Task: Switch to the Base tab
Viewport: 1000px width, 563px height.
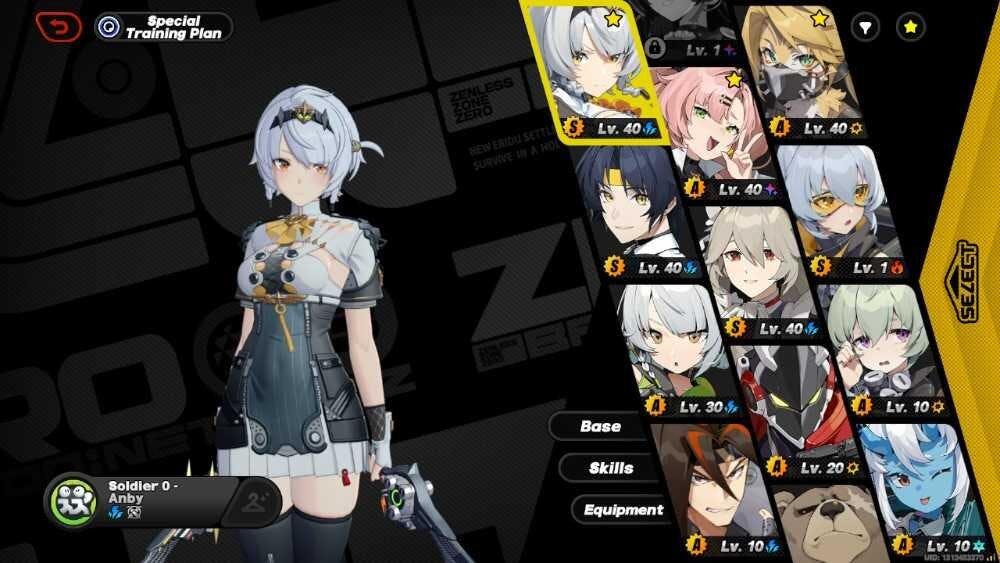Action: [600, 426]
